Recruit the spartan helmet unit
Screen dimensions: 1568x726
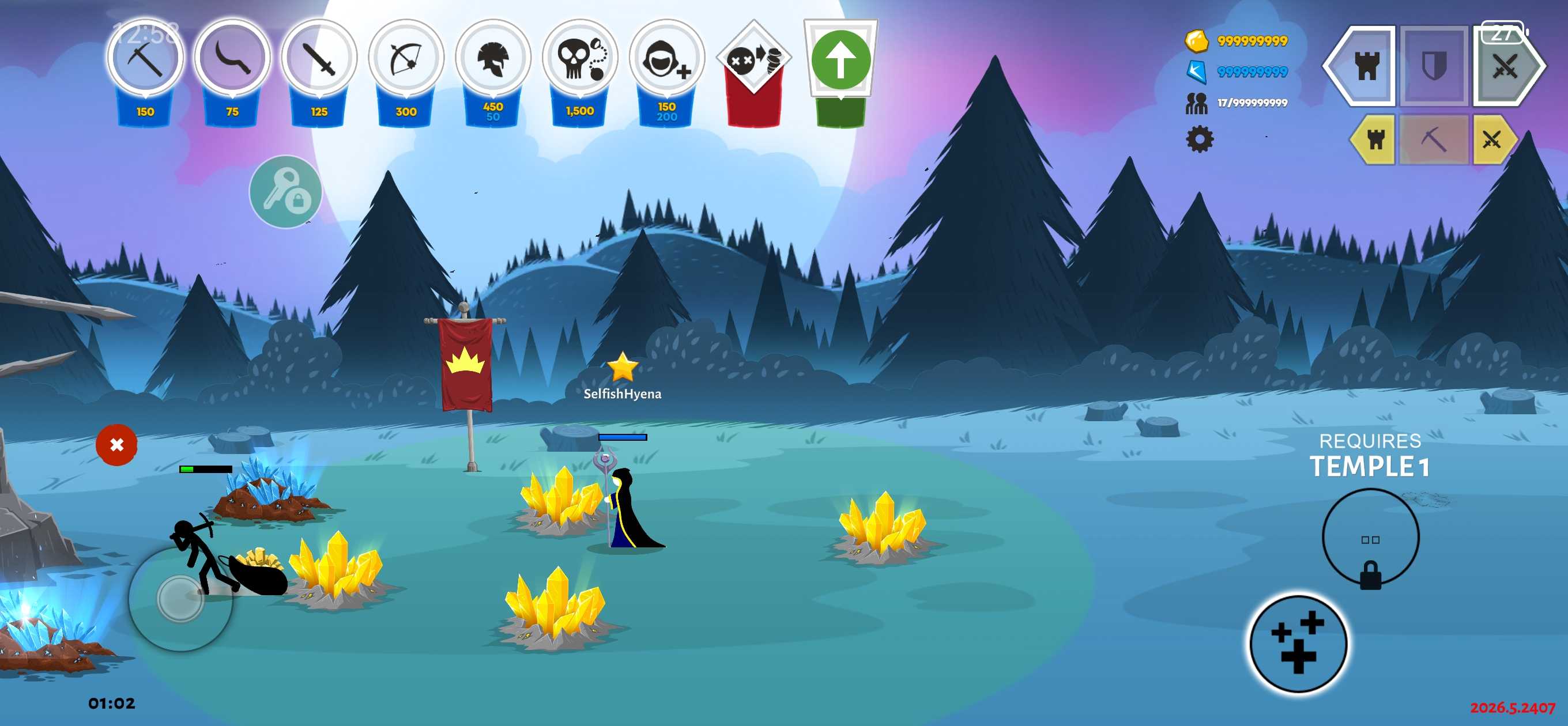point(493,59)
